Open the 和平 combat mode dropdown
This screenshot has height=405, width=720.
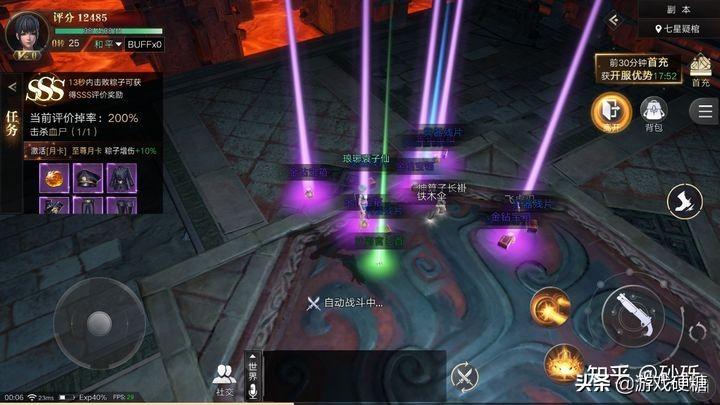[x=107, y=44]
